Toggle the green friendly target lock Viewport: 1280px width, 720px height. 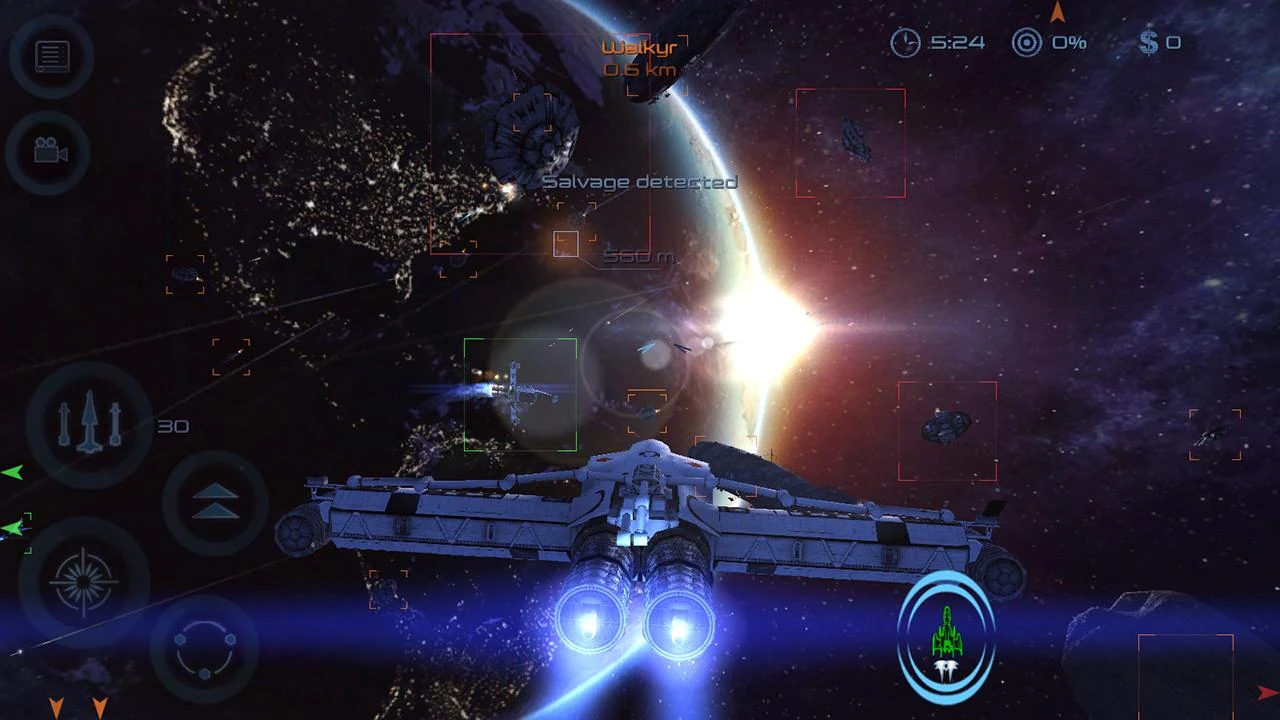coord(520,393)
